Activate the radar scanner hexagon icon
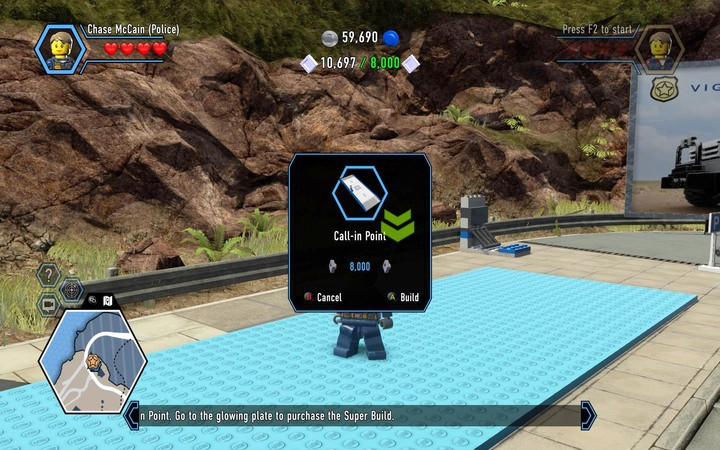Viewport: 720px width, 450px height. 72,291
